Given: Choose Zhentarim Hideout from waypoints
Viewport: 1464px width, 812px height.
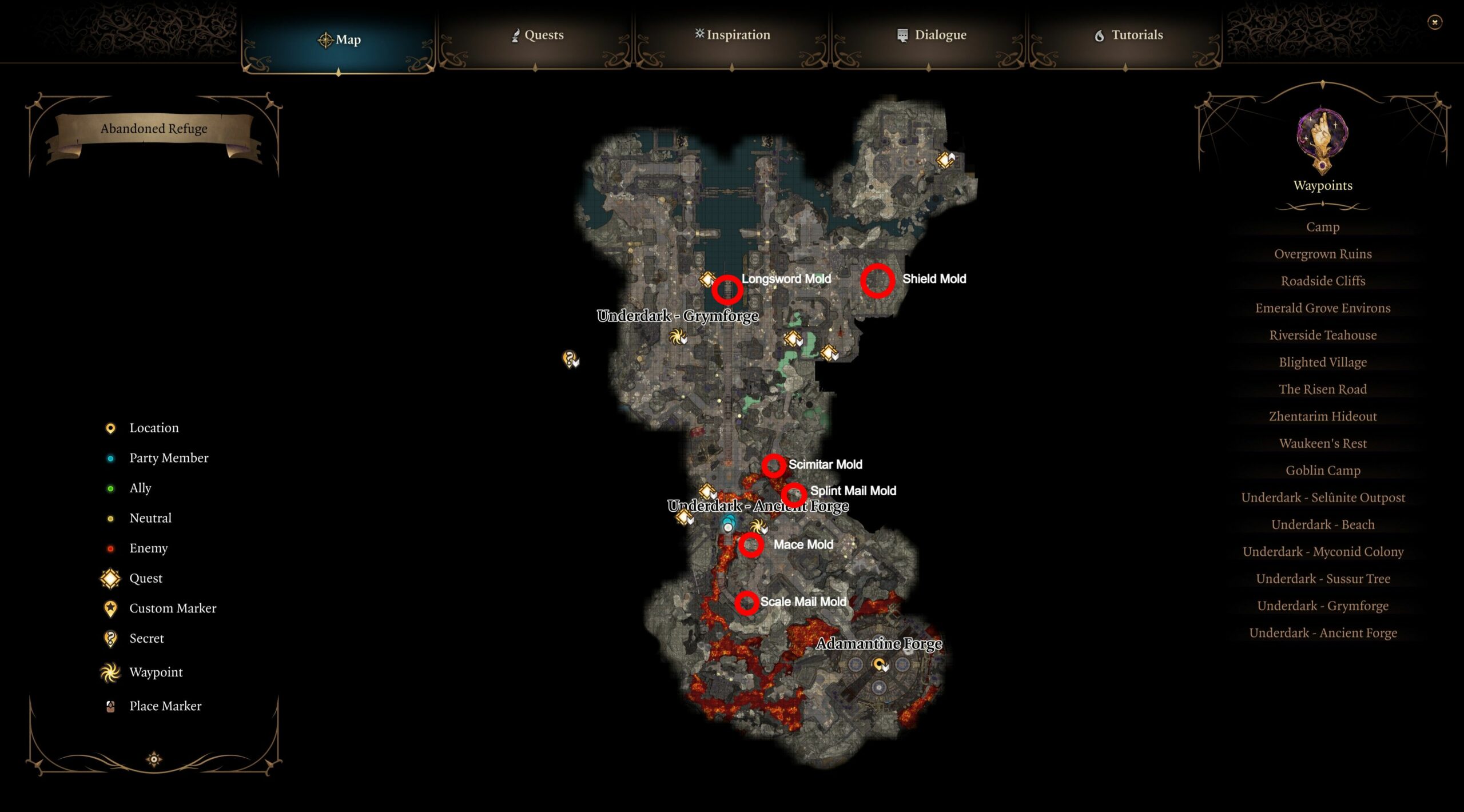Looking at the screenshot, I should [1322, 416].
